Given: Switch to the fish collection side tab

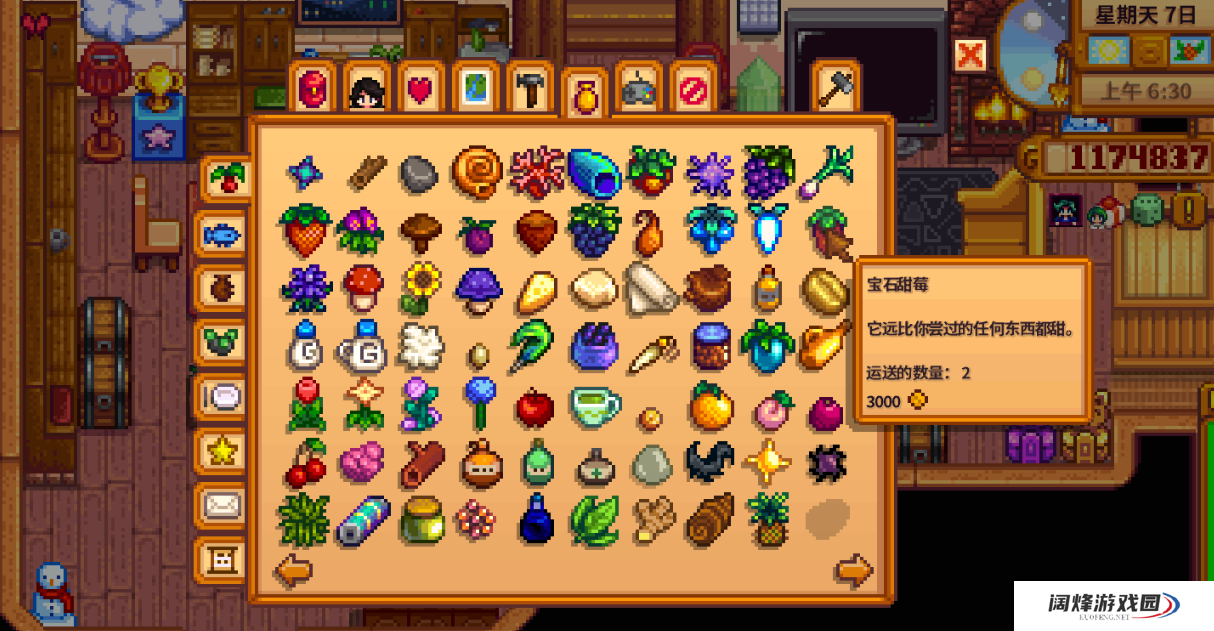Looking at the screenshot, I should (221, 235).
